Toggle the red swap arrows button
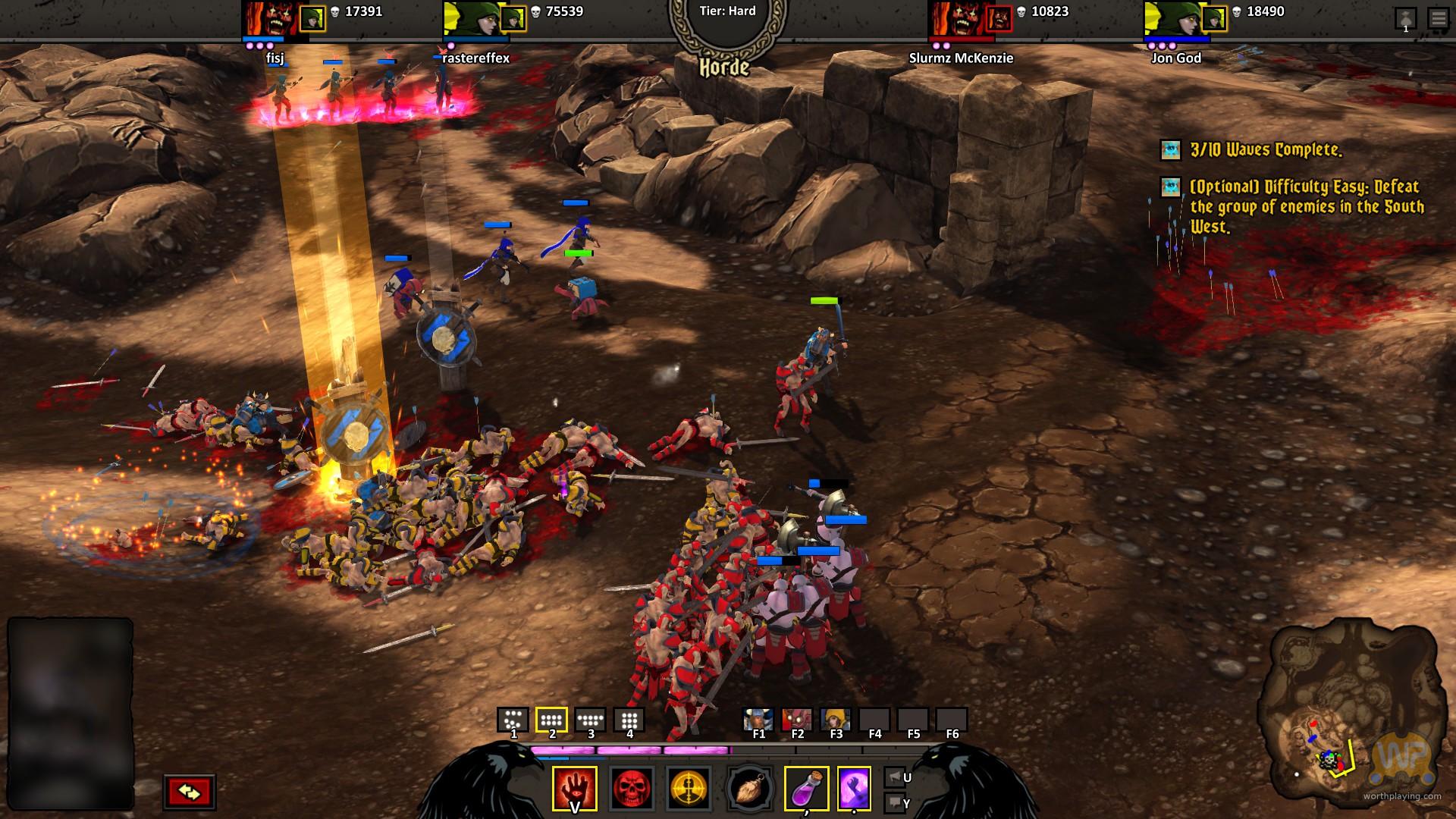 pyautogui.click(x=190, y=792)
